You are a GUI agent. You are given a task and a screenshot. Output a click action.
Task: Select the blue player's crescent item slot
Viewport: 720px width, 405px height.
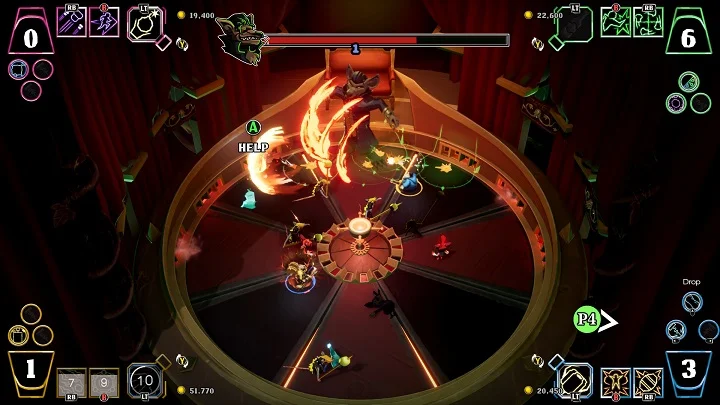point(575,379)
